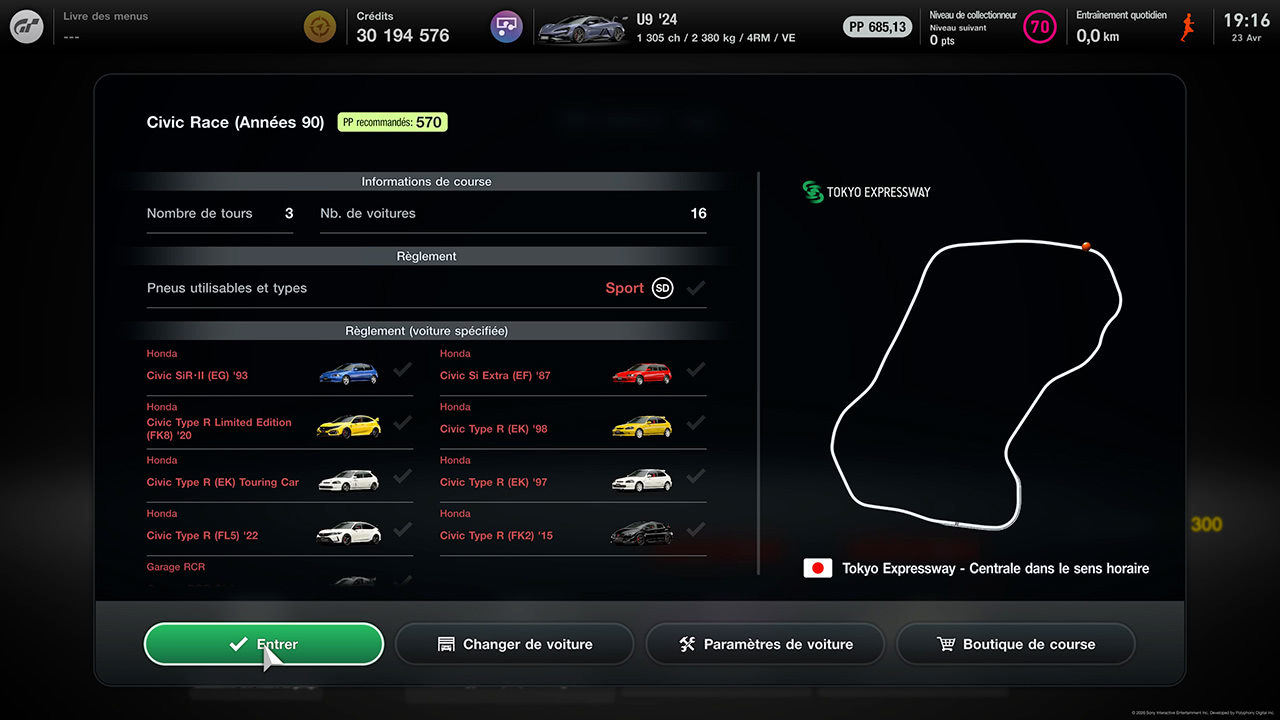Go to Boutique de course
Screen dimensions: 1280x720
[1016, 644]
